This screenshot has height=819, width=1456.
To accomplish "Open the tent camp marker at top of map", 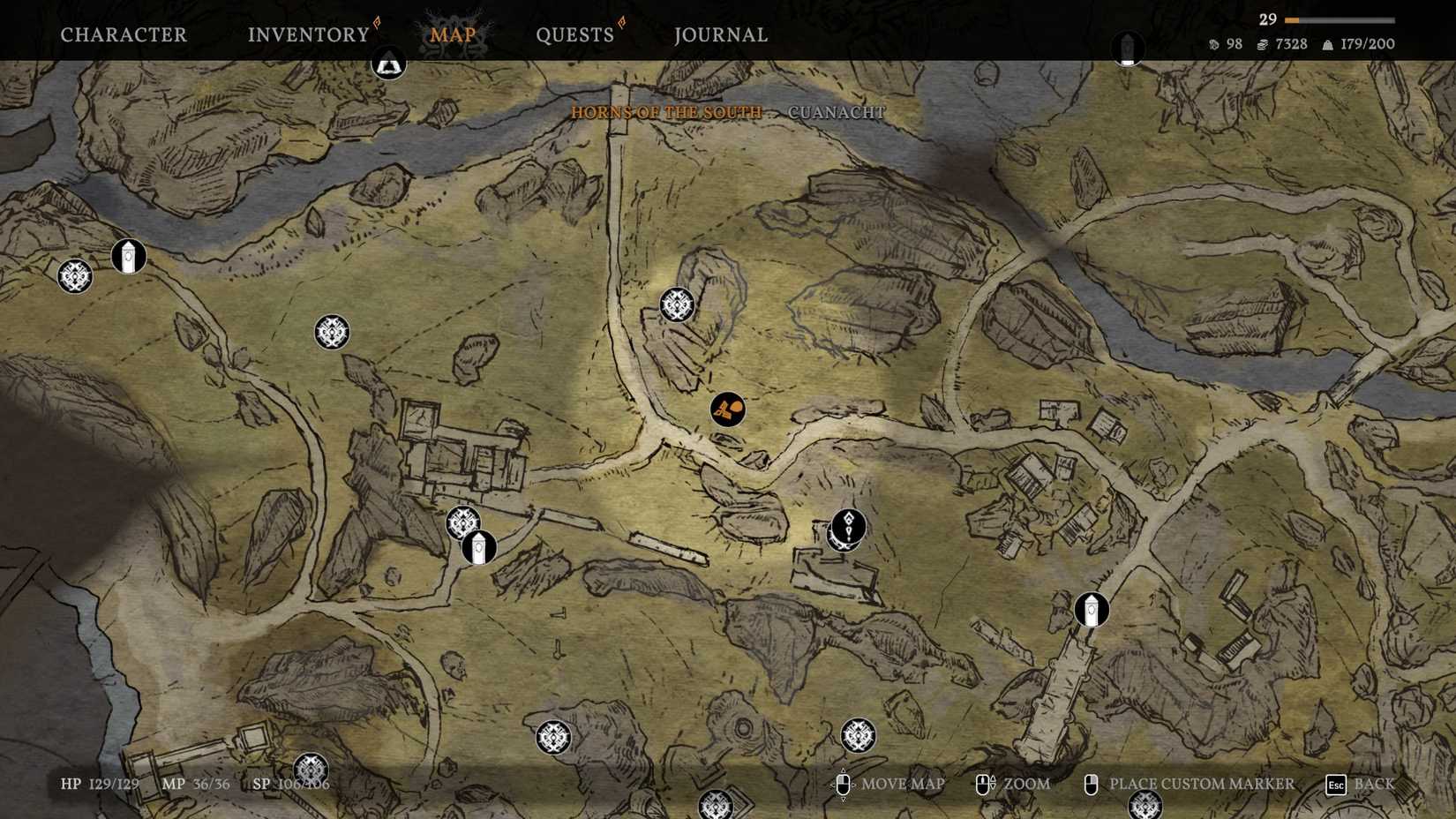I will point(389,64).
